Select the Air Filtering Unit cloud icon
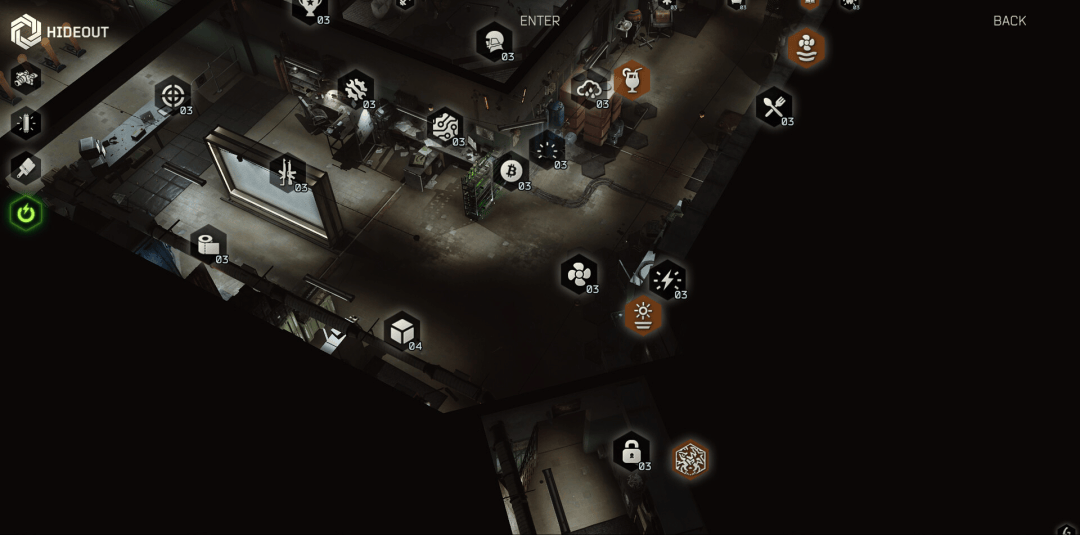 [x=589, y=90]
